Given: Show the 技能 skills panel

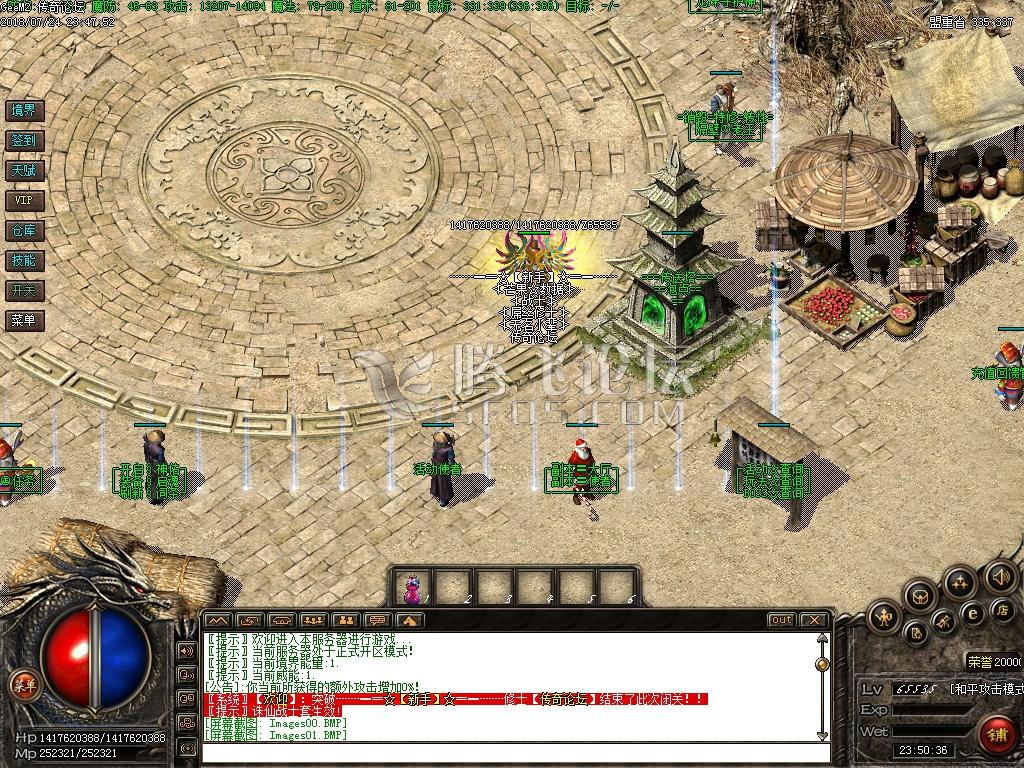Looking at the screenshot, I should 23,261.
